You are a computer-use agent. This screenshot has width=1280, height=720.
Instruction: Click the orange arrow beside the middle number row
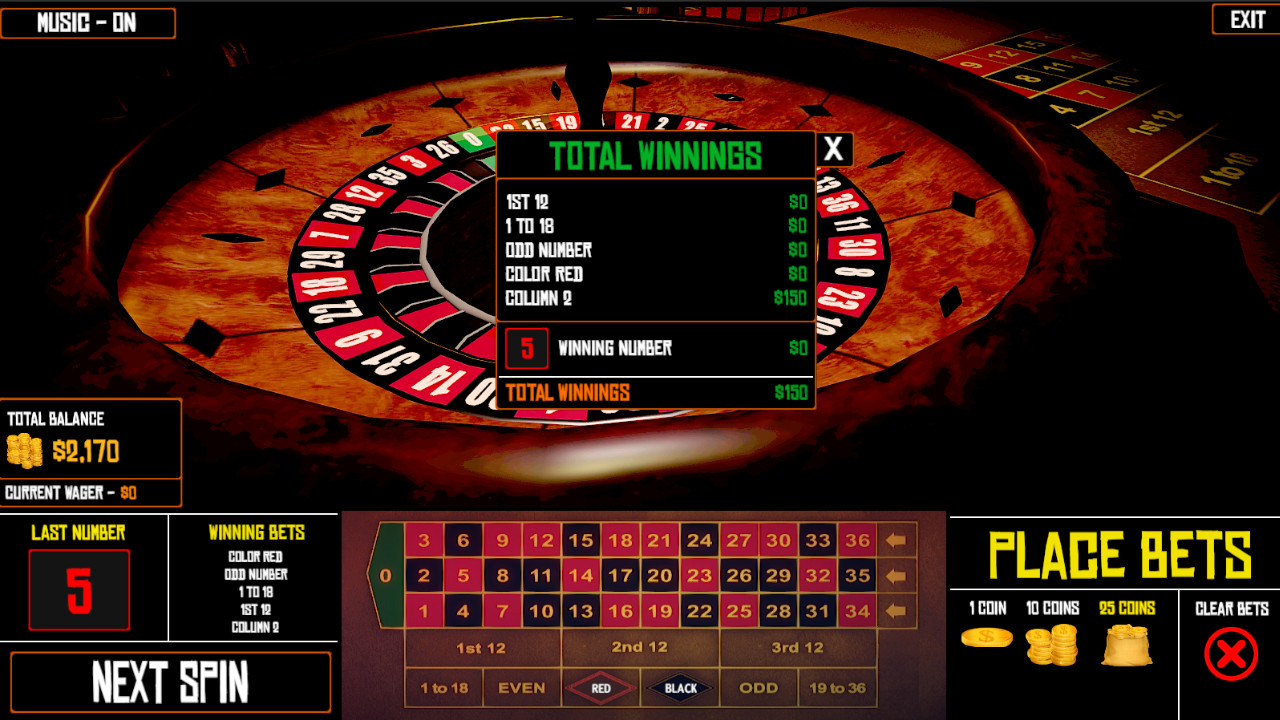897,576
